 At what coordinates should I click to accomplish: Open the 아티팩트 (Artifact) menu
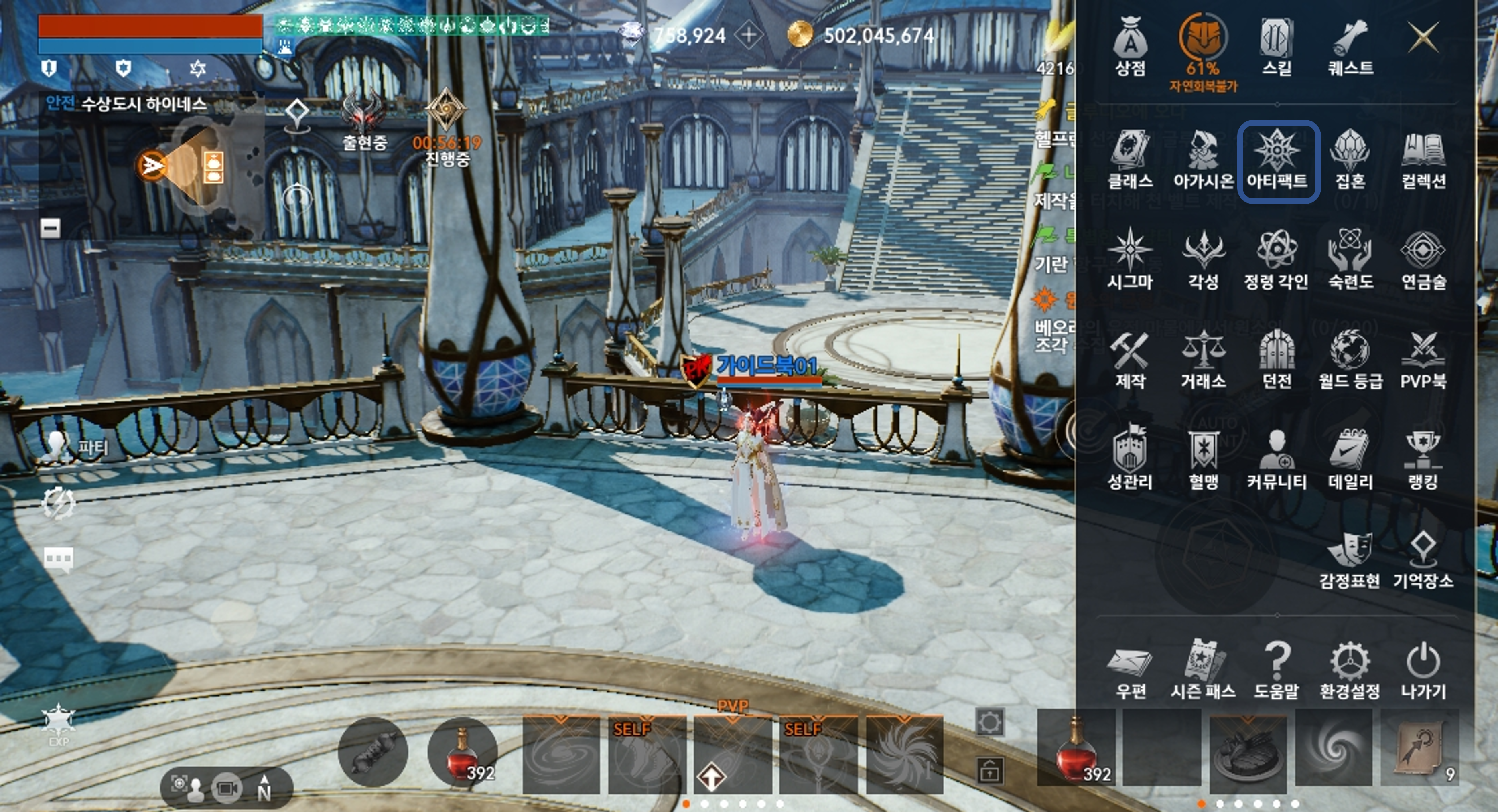point(1277,161)
